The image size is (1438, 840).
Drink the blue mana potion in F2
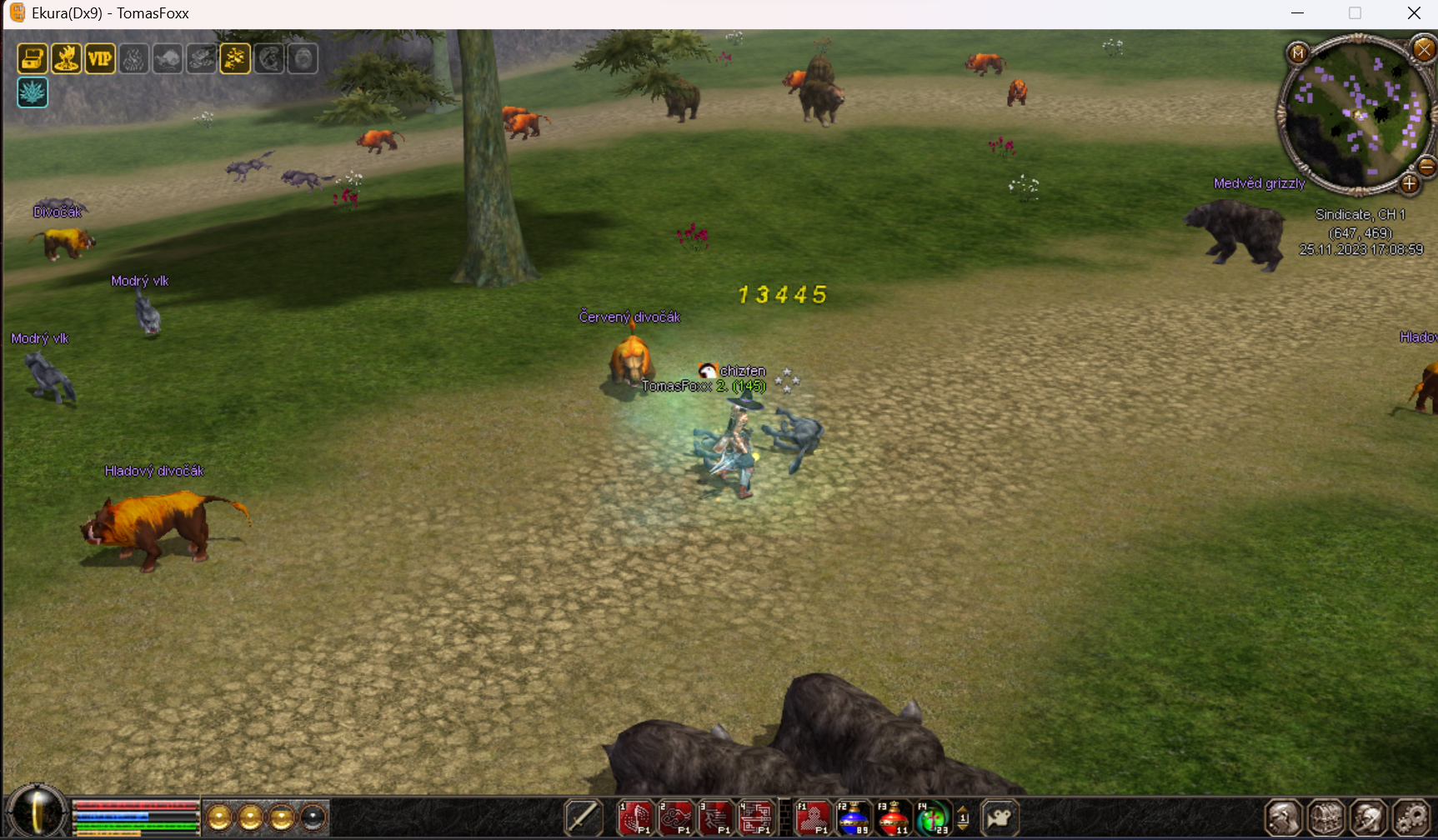click(853, 817)
